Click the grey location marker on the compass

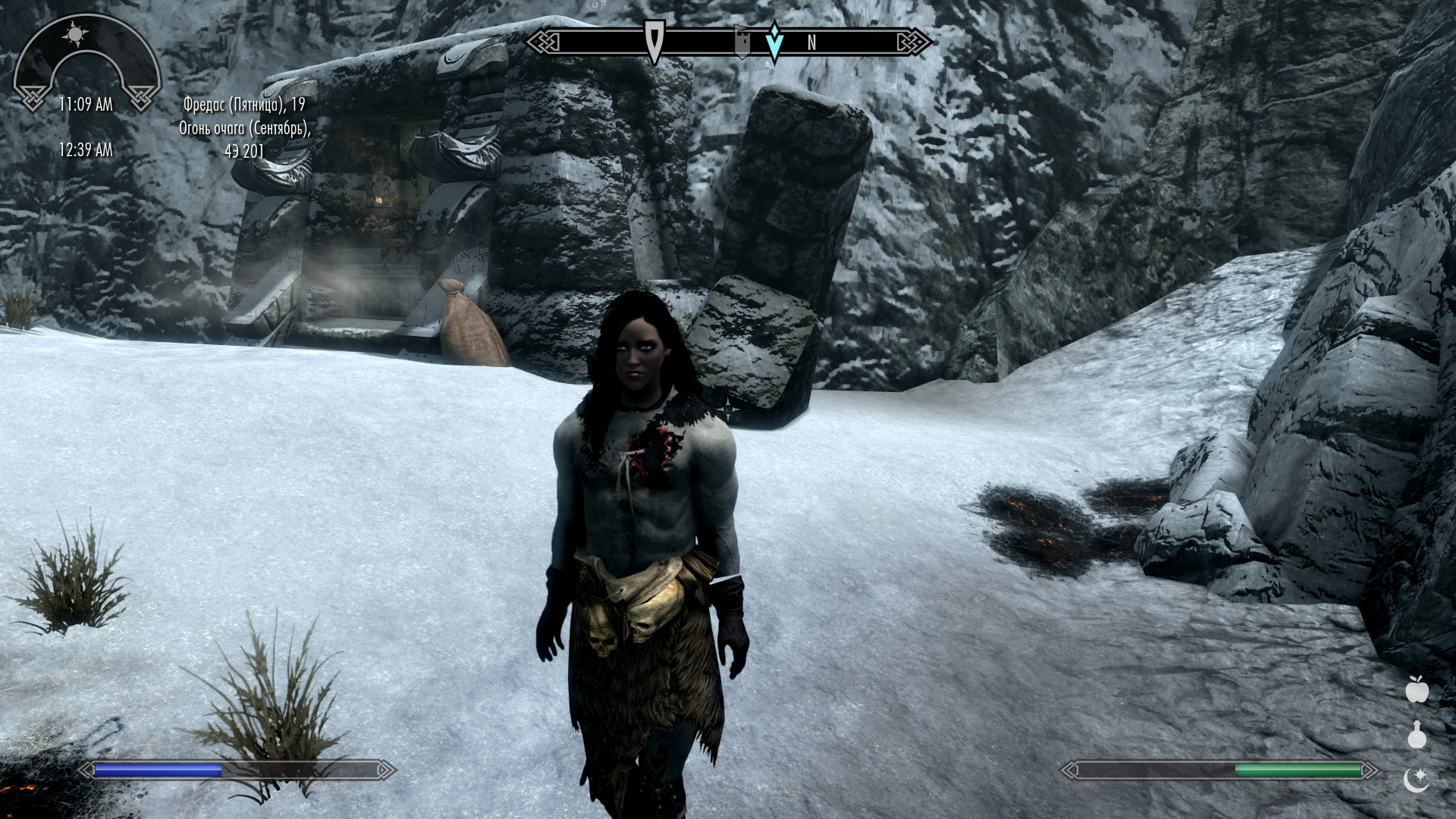743,42
